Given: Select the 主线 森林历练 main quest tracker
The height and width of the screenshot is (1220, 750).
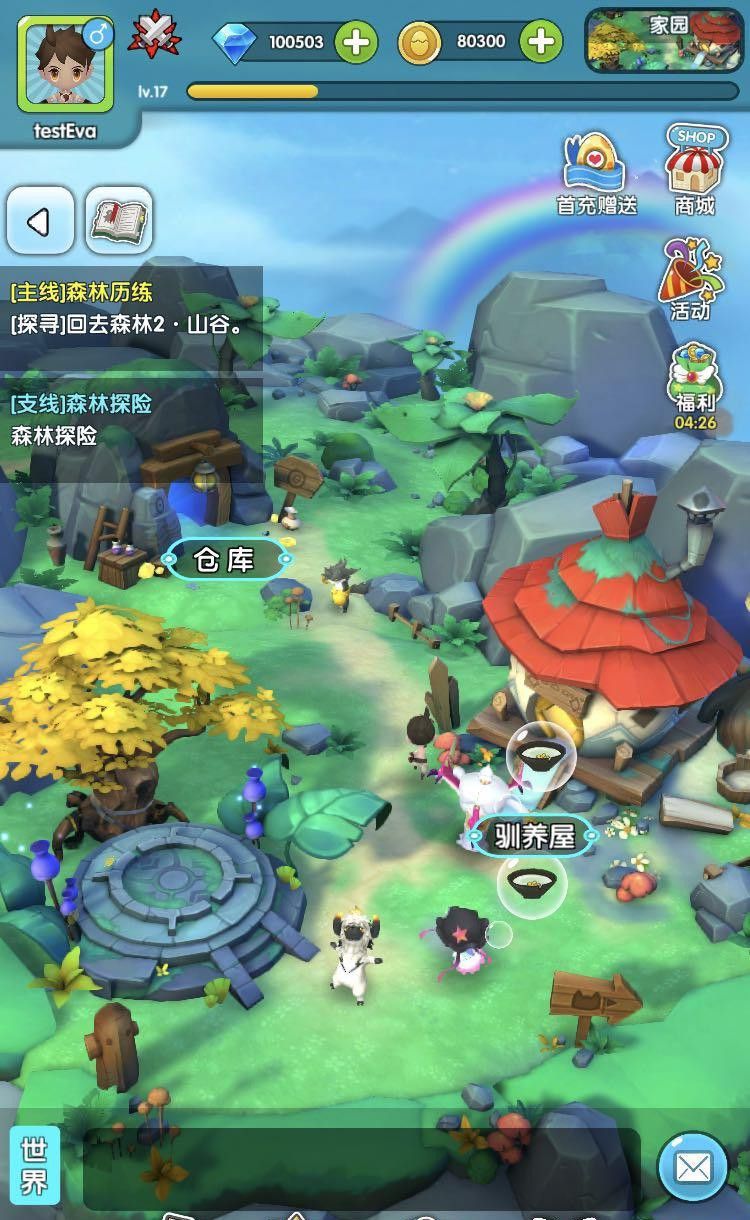Looking at the screenshot, I should pos(130,308).
